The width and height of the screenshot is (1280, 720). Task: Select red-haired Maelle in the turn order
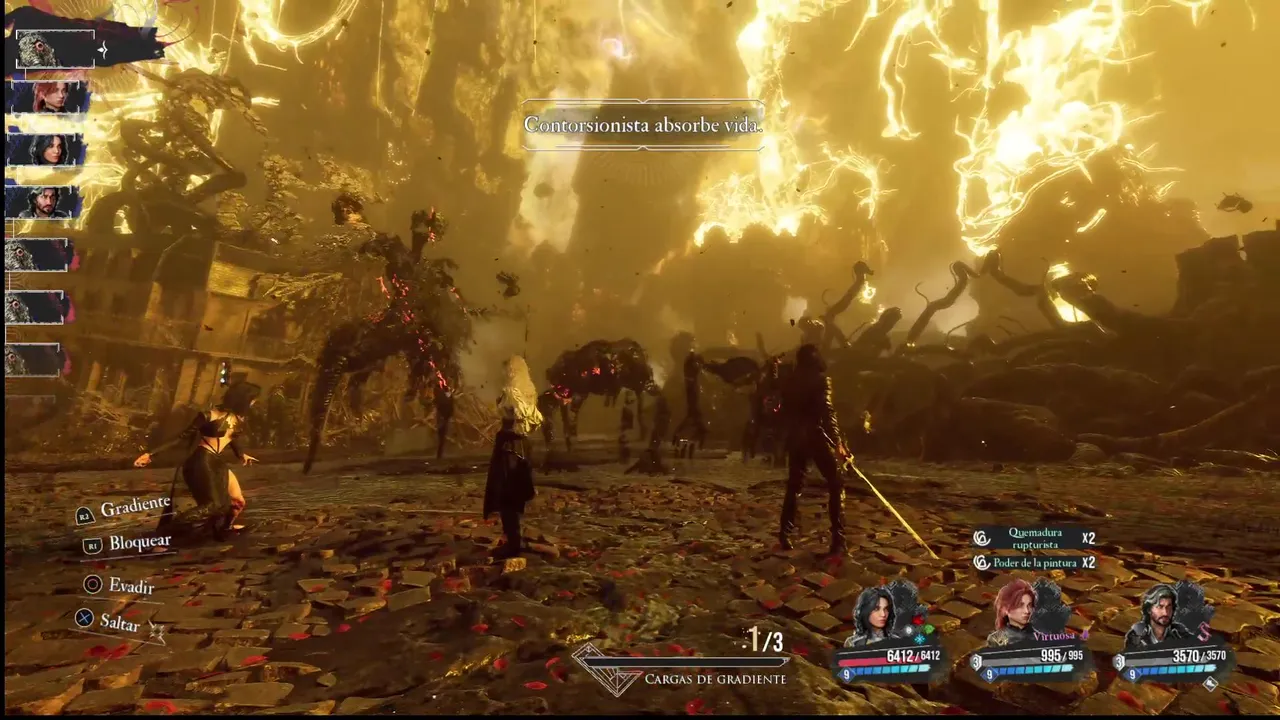(49, 98)
